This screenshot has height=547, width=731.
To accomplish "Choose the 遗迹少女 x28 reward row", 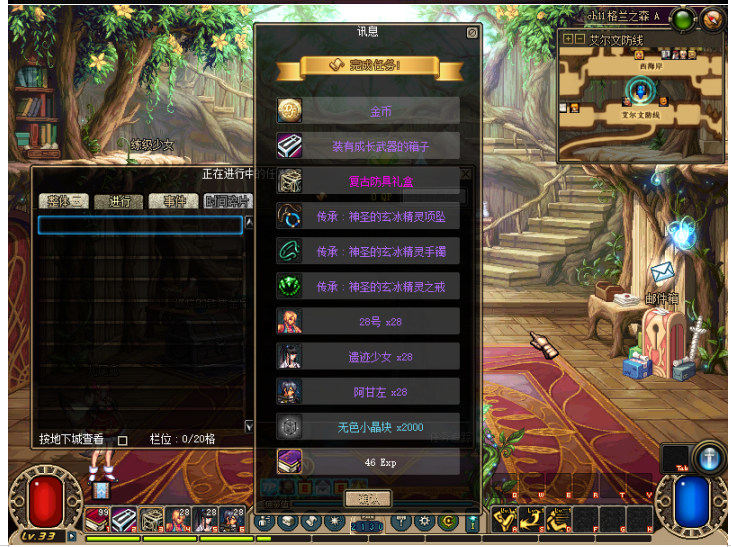I will coord(368,356).
